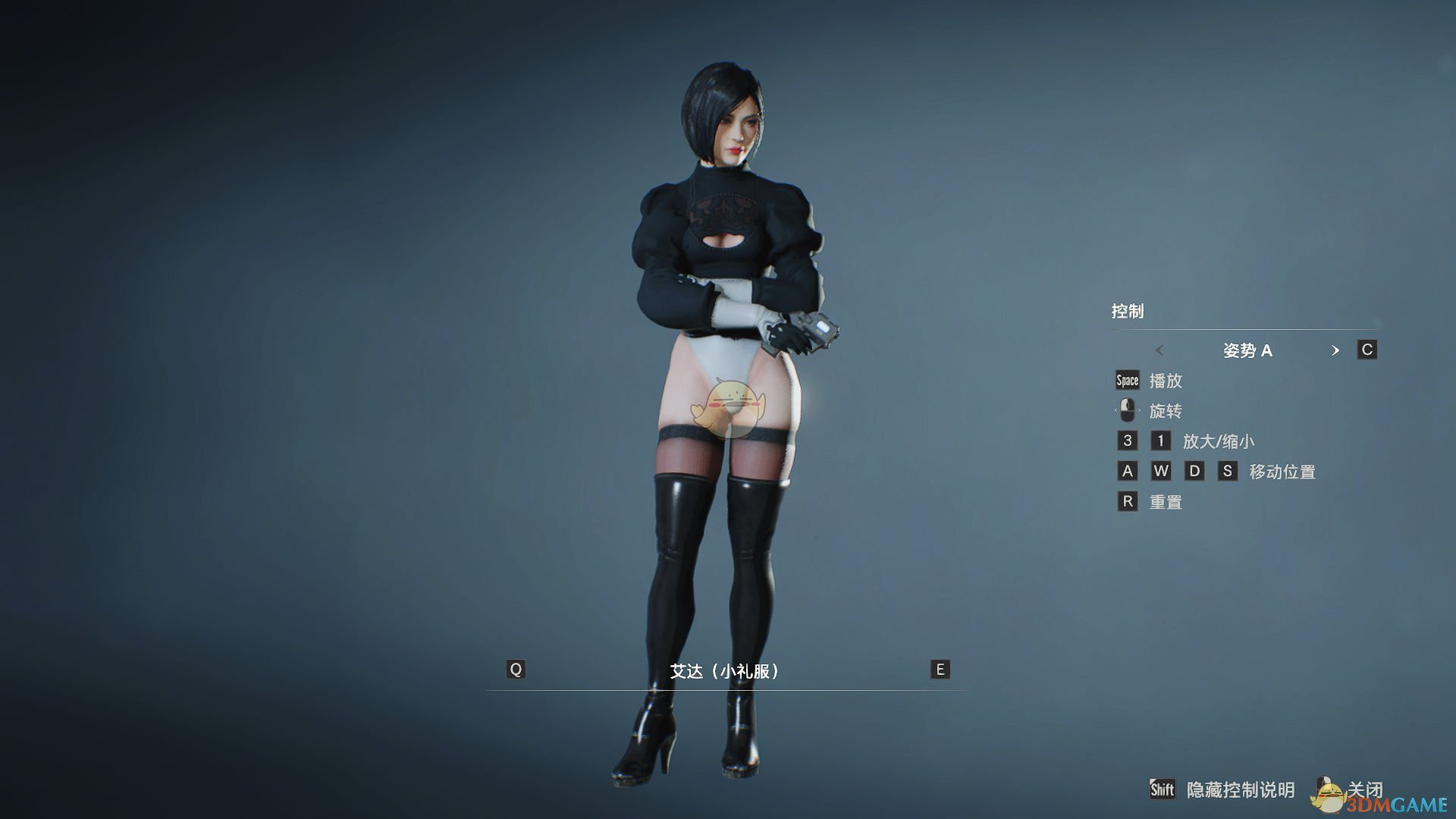Image resolution: width=1456 pixels, height=819 pixels.
Task: Click the W key icon in 移动位置 row
Action: 1161,471
